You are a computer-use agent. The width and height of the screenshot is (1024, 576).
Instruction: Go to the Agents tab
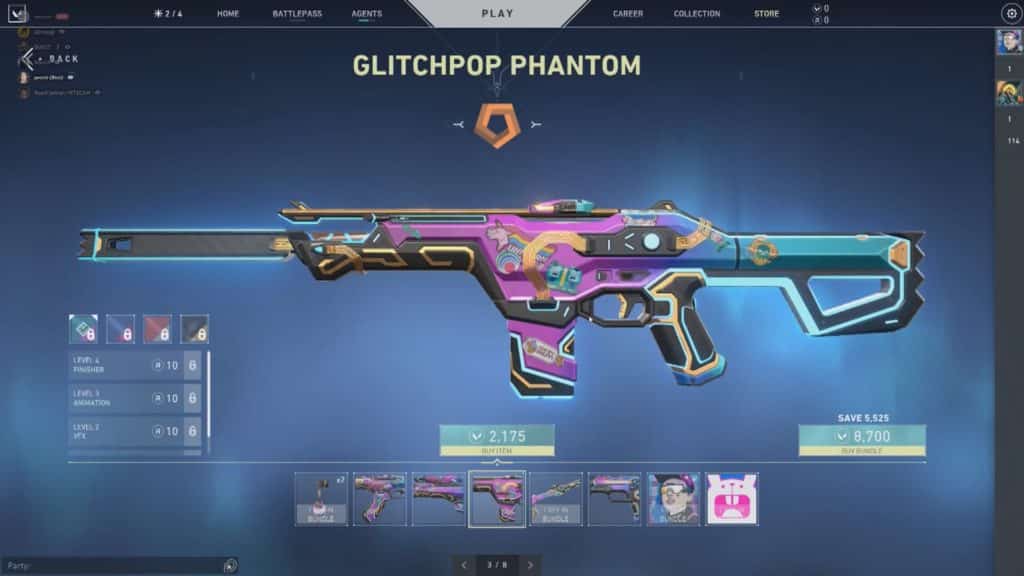pos(367,14)
